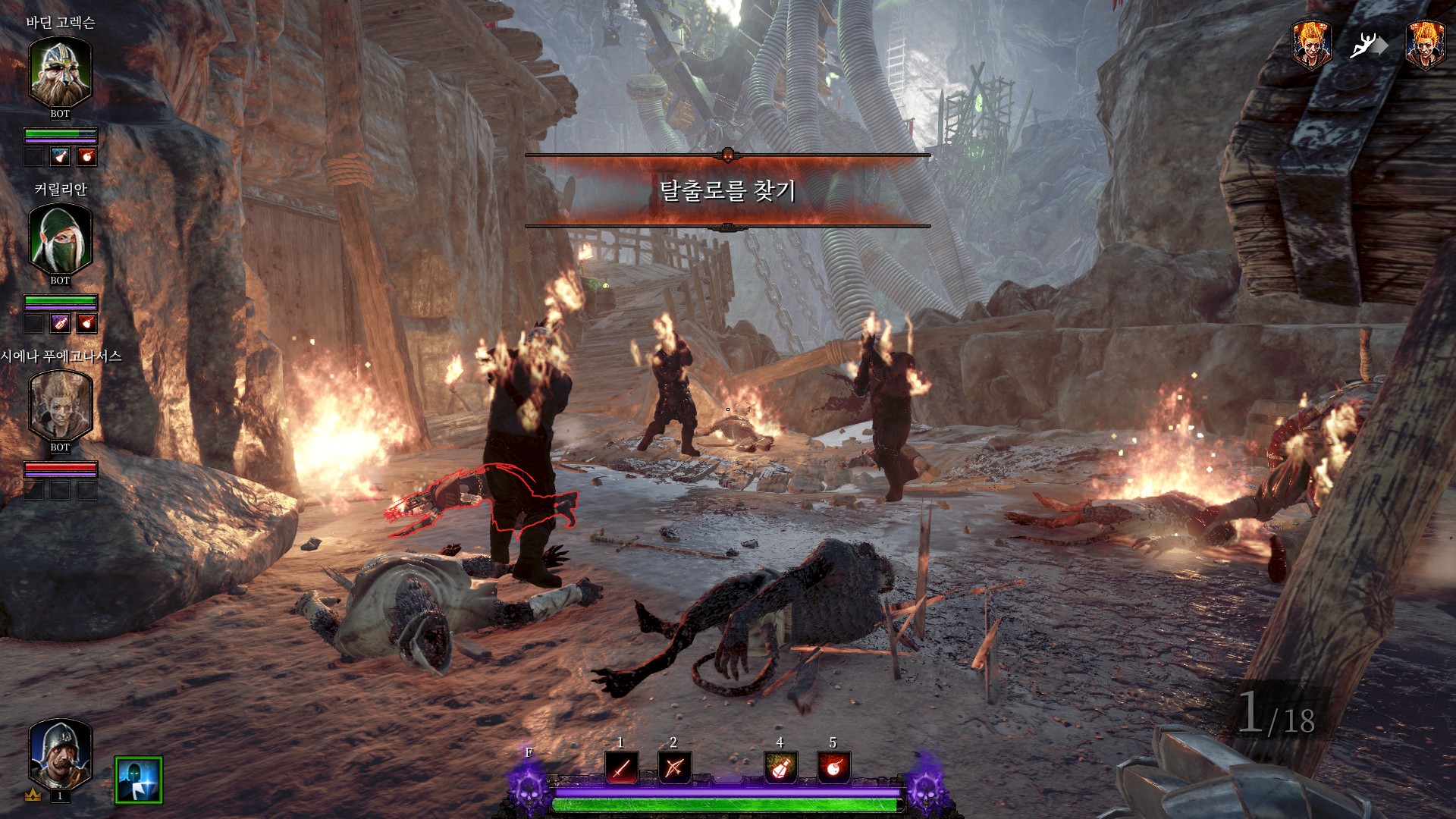This screenshot has width=1456, height=819.
Task: Click the green-bordered knight buff icon
Action: pyautogui.click(x=139, y=780)
